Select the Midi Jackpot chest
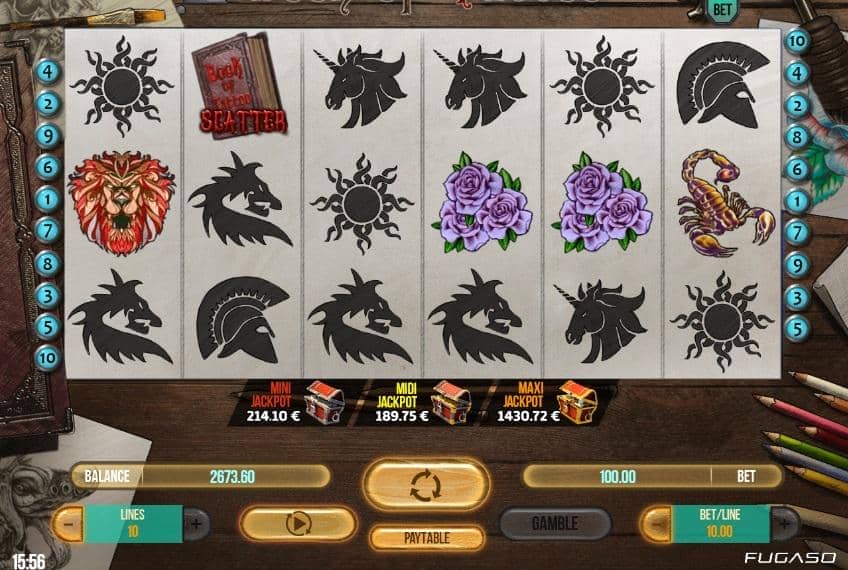The height and width of the screenshot is (570, 848). click(450, 401)
